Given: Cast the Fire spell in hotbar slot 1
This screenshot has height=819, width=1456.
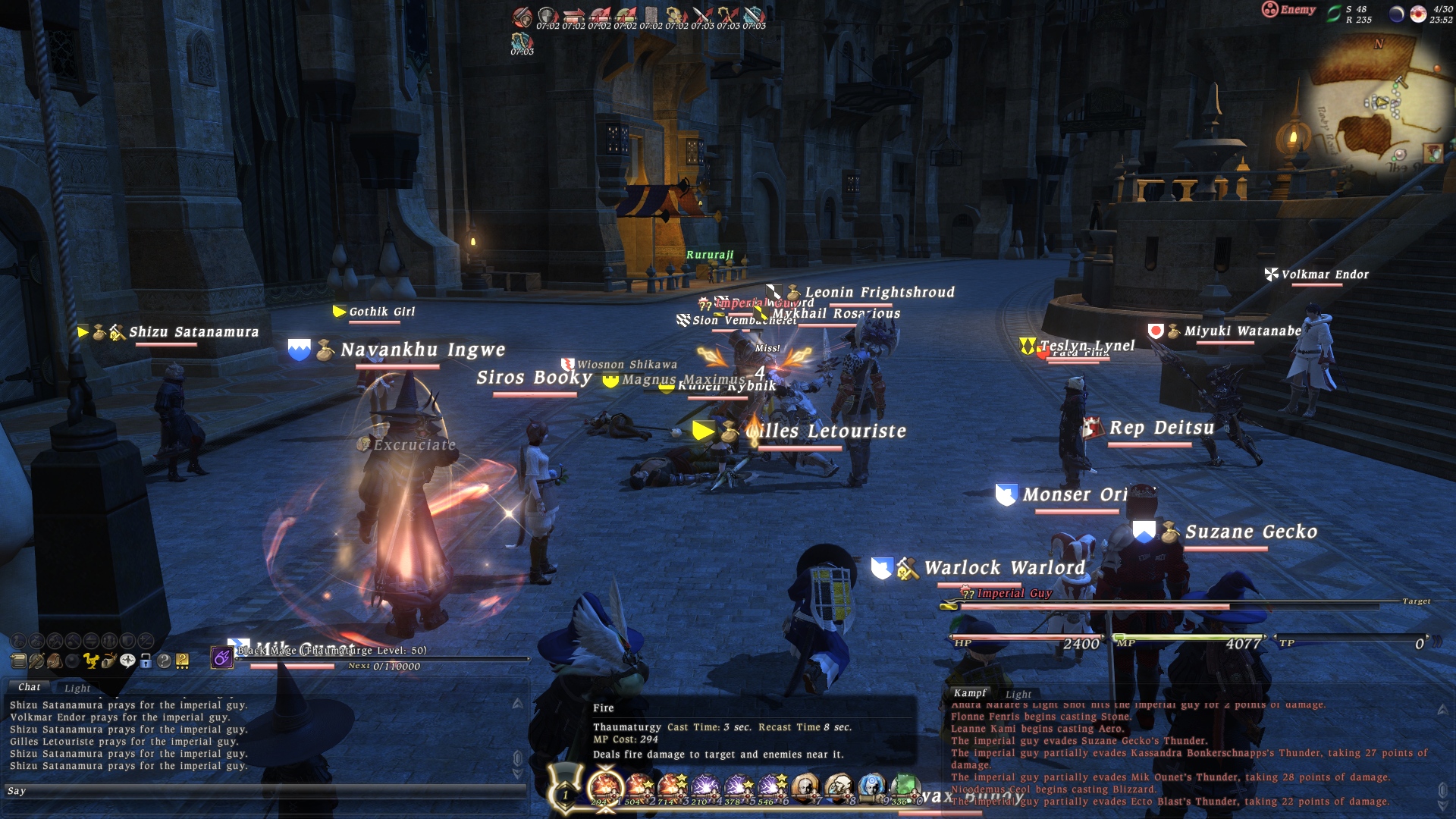Looking at the screenshot, I should point(604,788).
